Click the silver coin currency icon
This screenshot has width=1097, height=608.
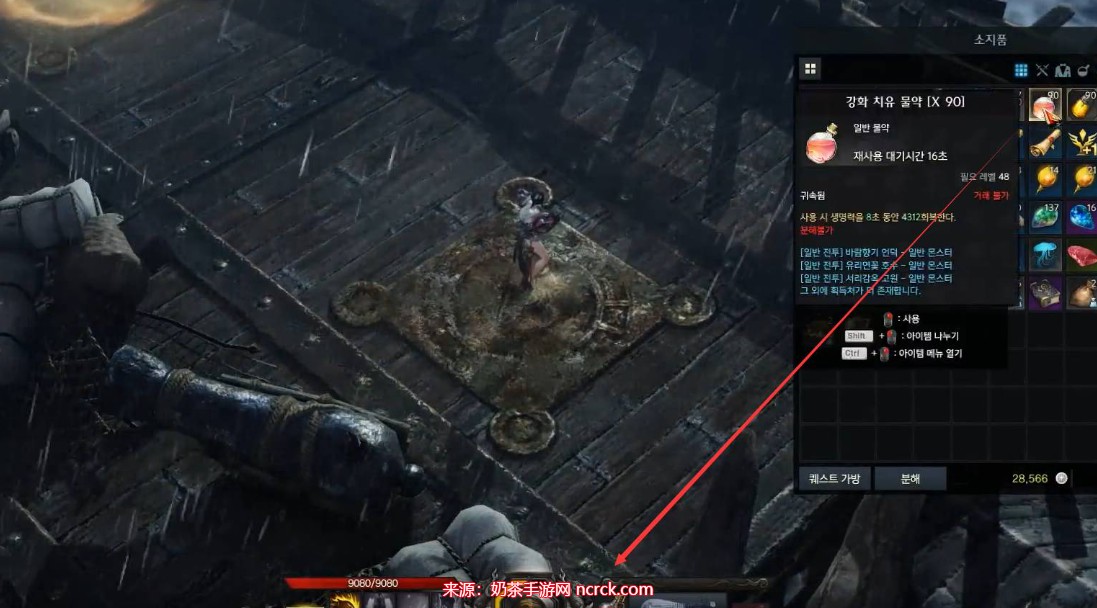click(x=1061, y=478)
